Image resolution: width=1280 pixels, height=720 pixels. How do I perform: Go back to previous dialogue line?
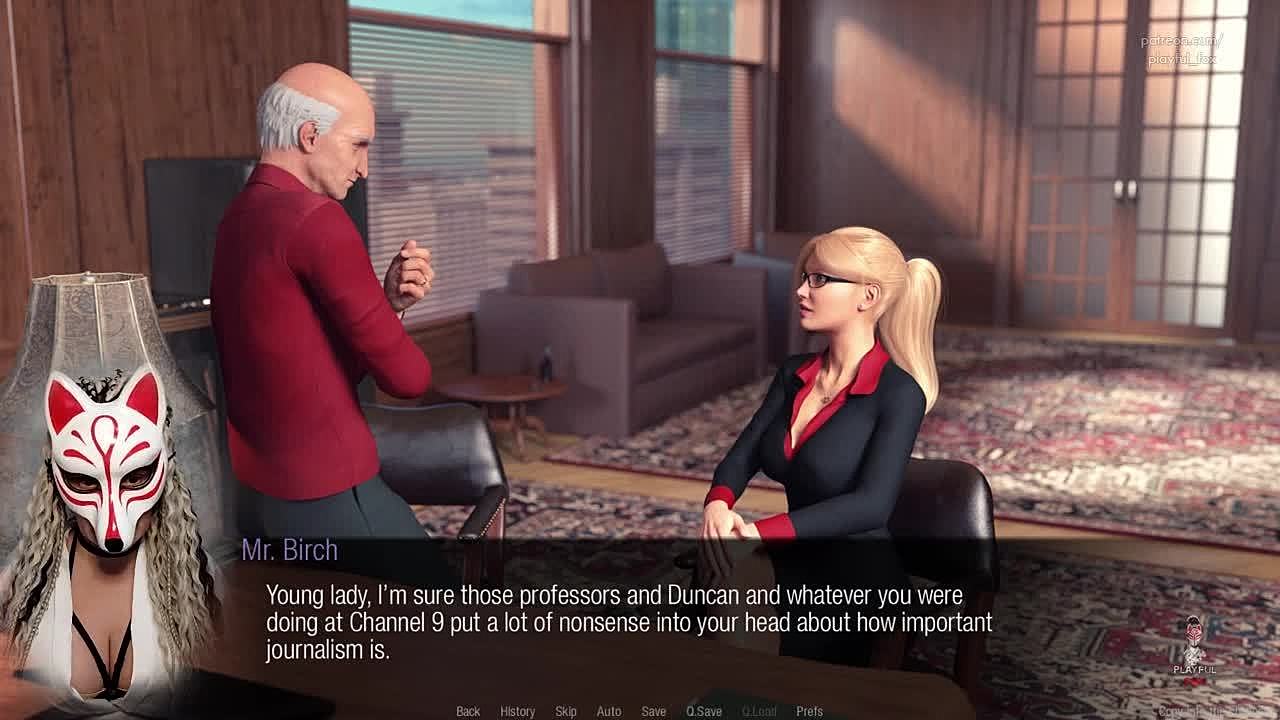coord(468,711)
